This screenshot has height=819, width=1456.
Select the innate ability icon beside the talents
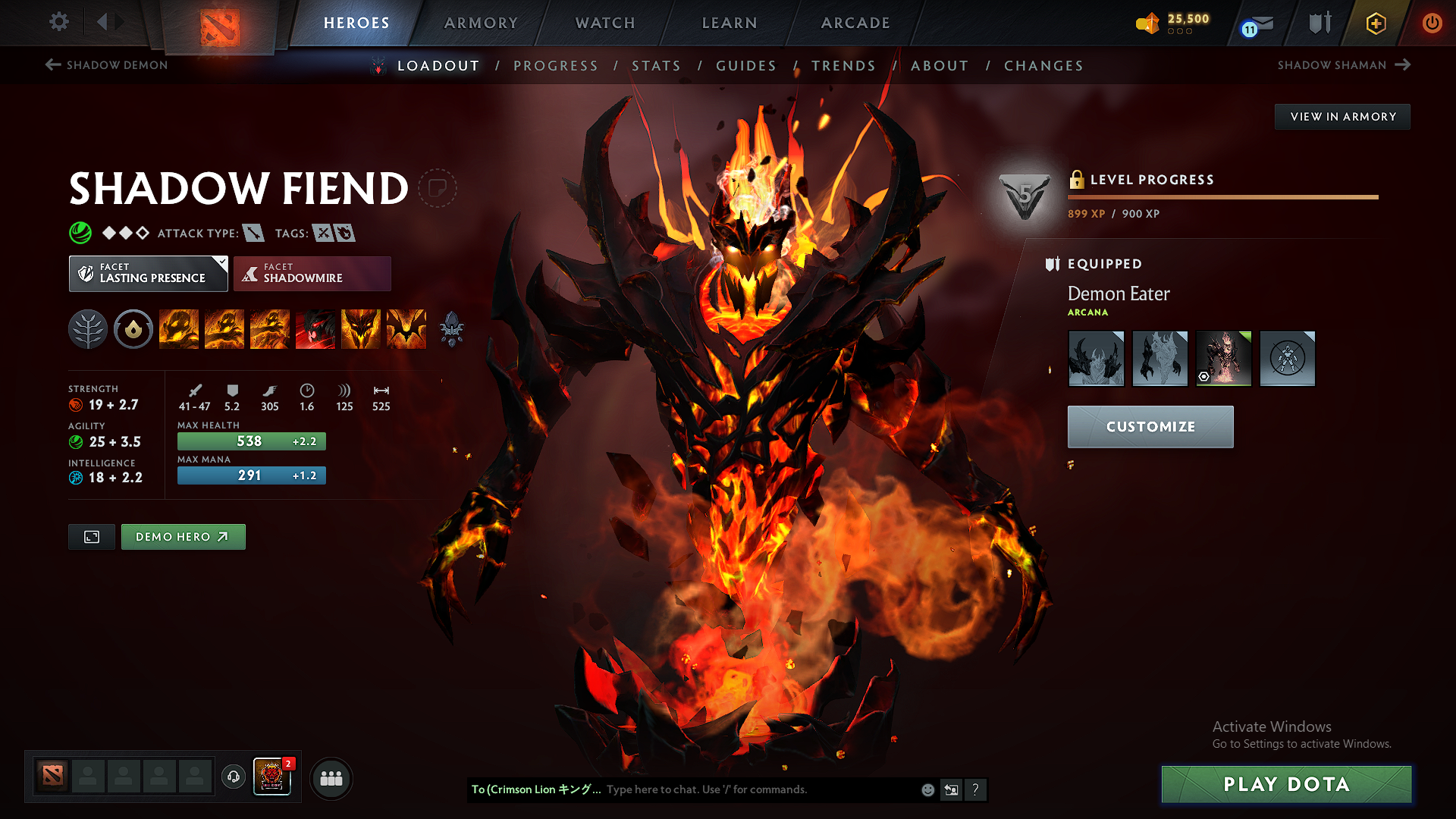pos(133,328)
